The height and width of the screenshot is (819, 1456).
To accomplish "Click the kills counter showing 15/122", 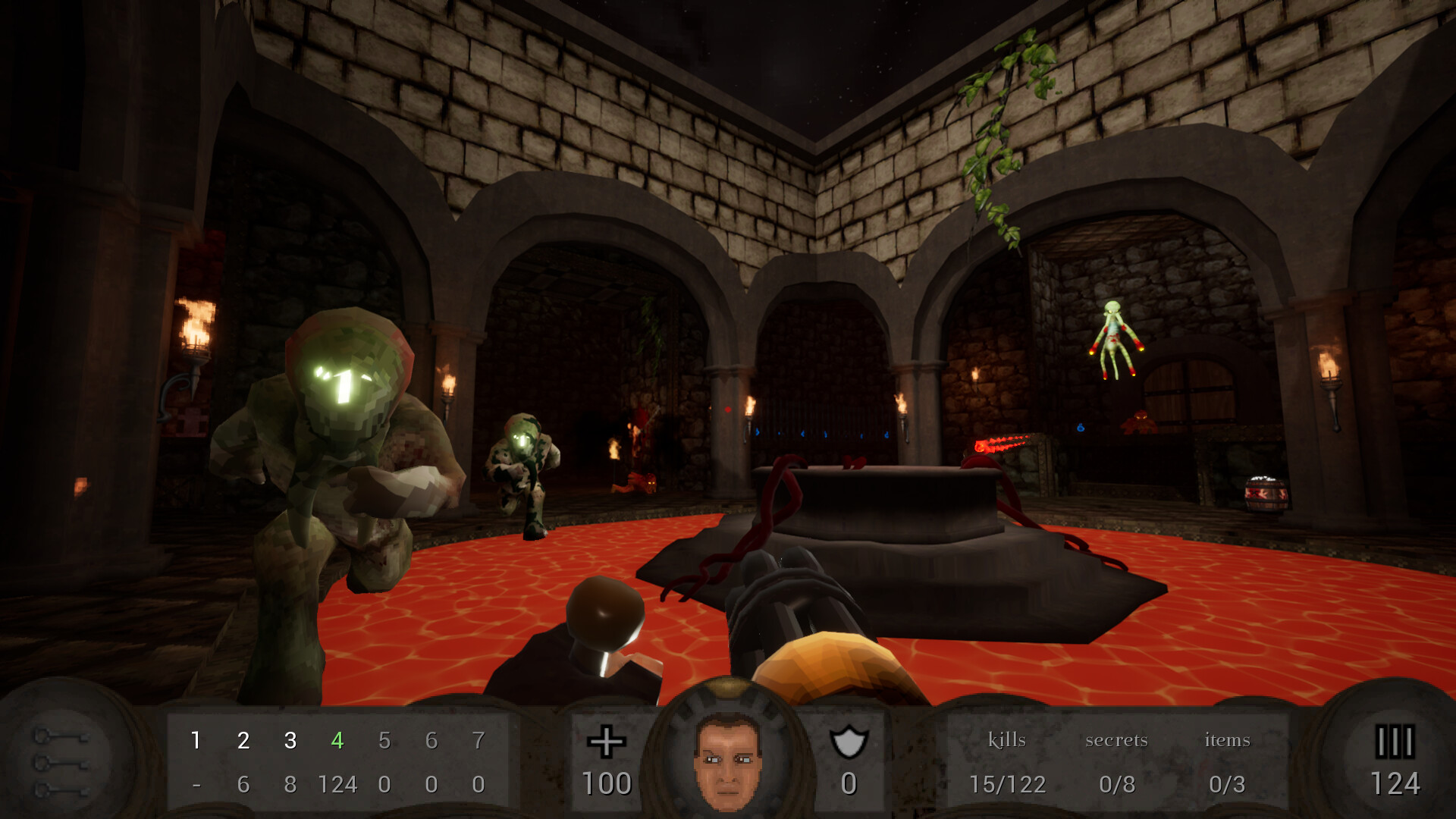I will point(1009,783).
